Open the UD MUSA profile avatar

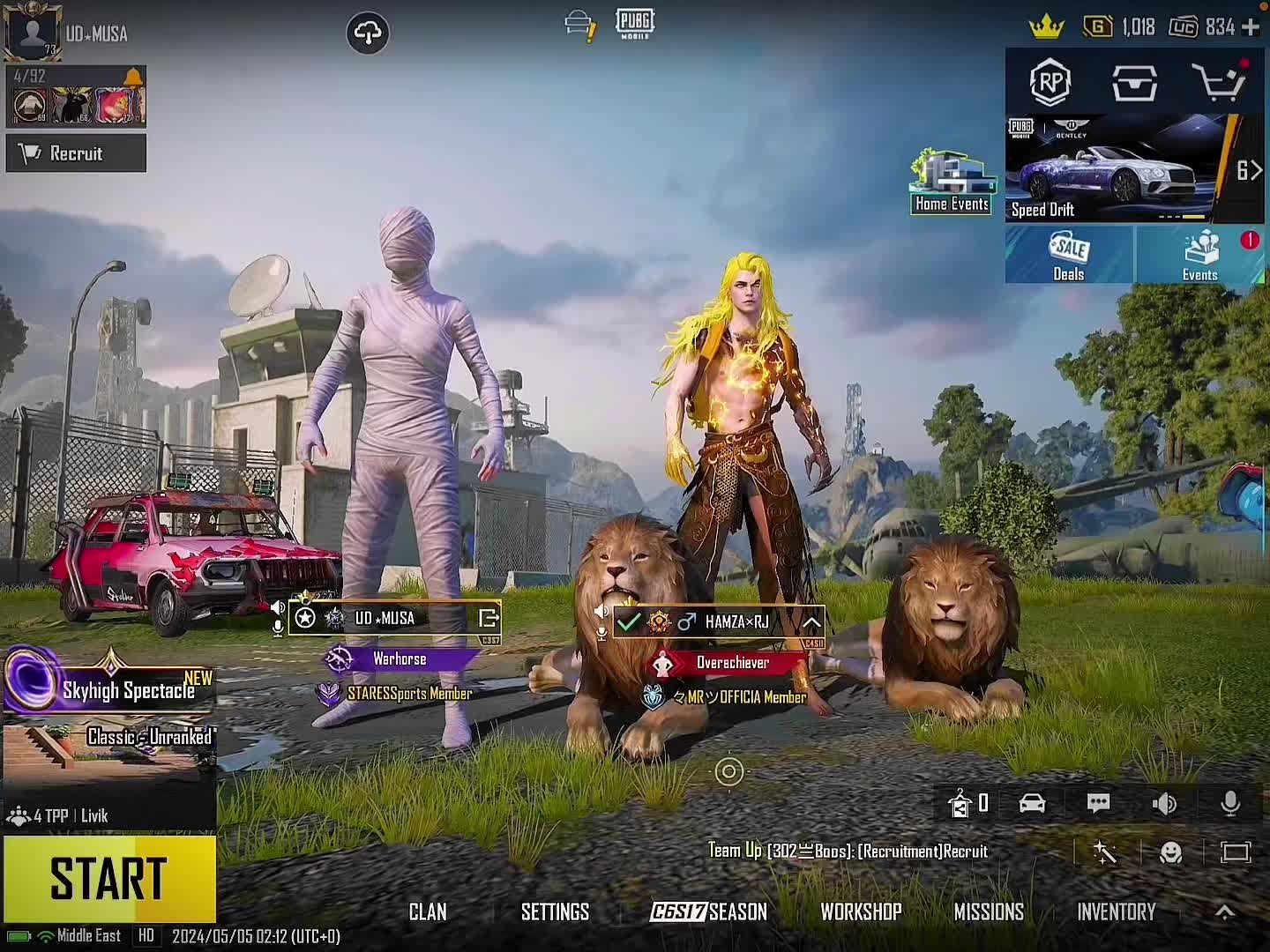pyautogui.click(x=33, y=33)
